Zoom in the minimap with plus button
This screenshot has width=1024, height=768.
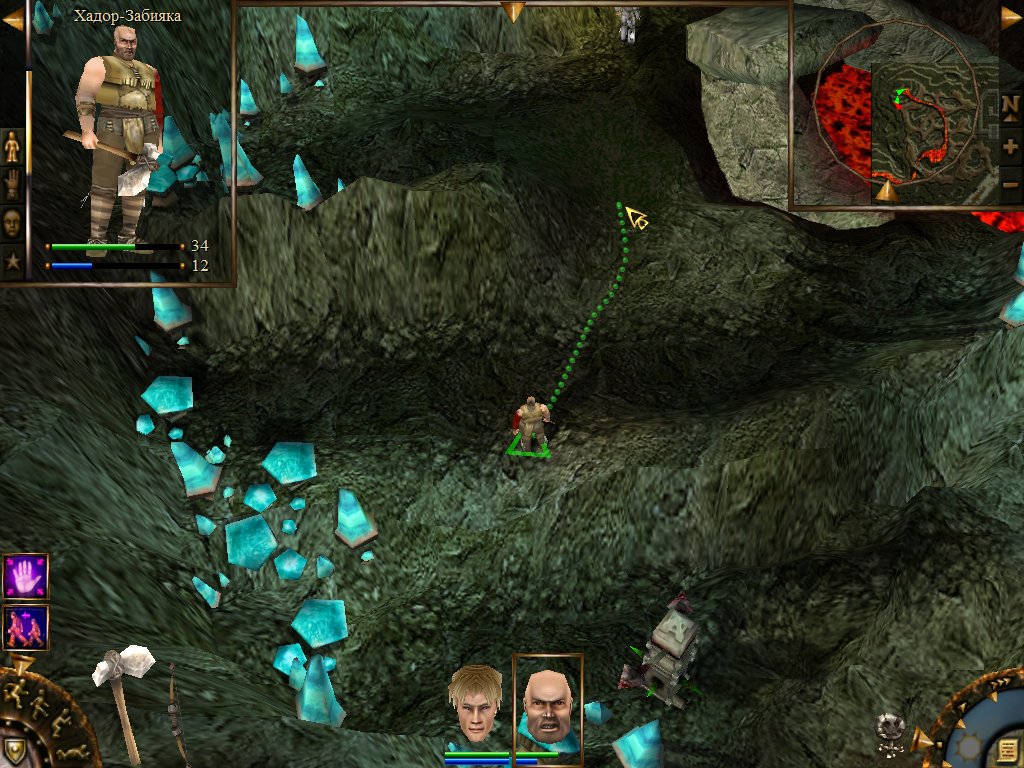point(1010,146)
